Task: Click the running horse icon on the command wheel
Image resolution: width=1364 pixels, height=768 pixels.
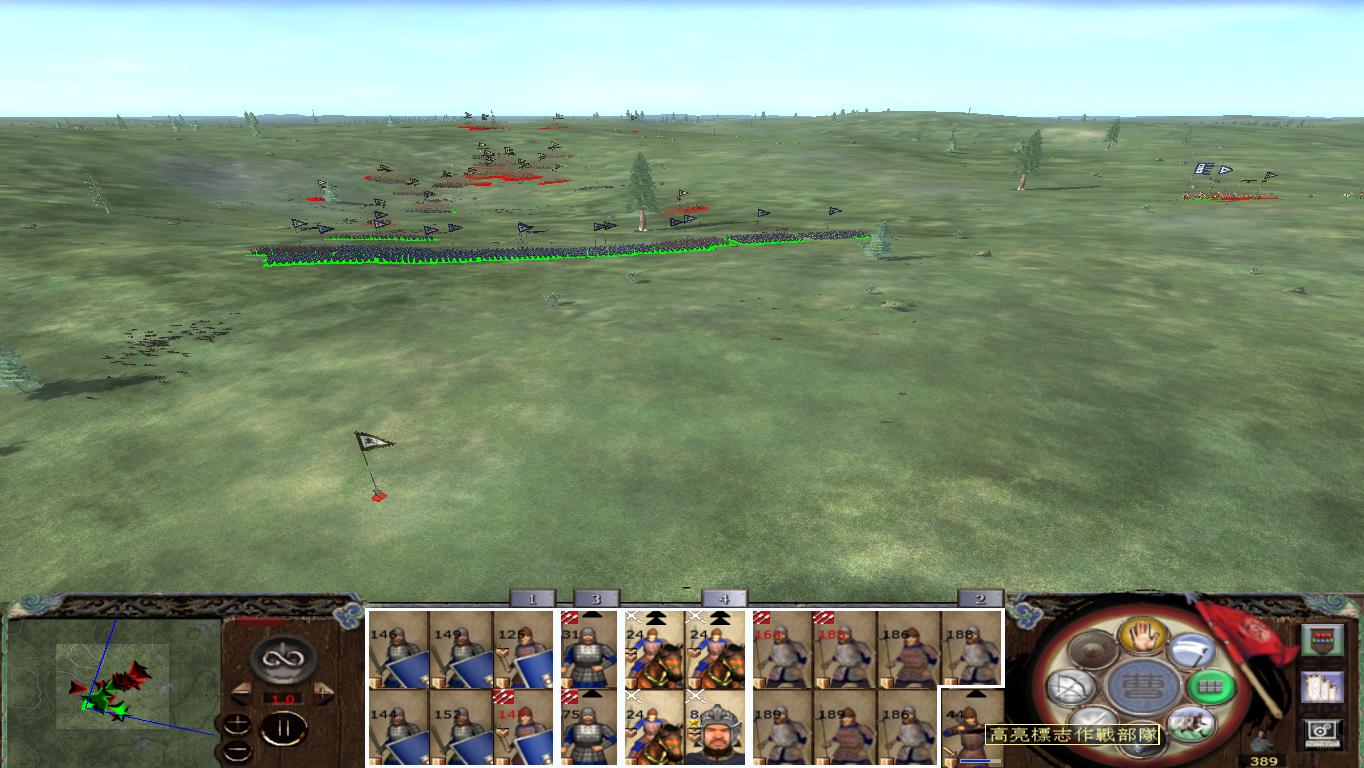Action: tap(1191, 723)
